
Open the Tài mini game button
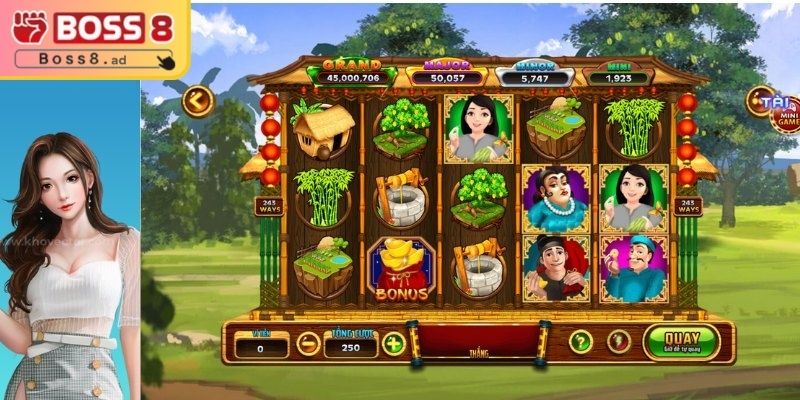[x=773, y=108]
